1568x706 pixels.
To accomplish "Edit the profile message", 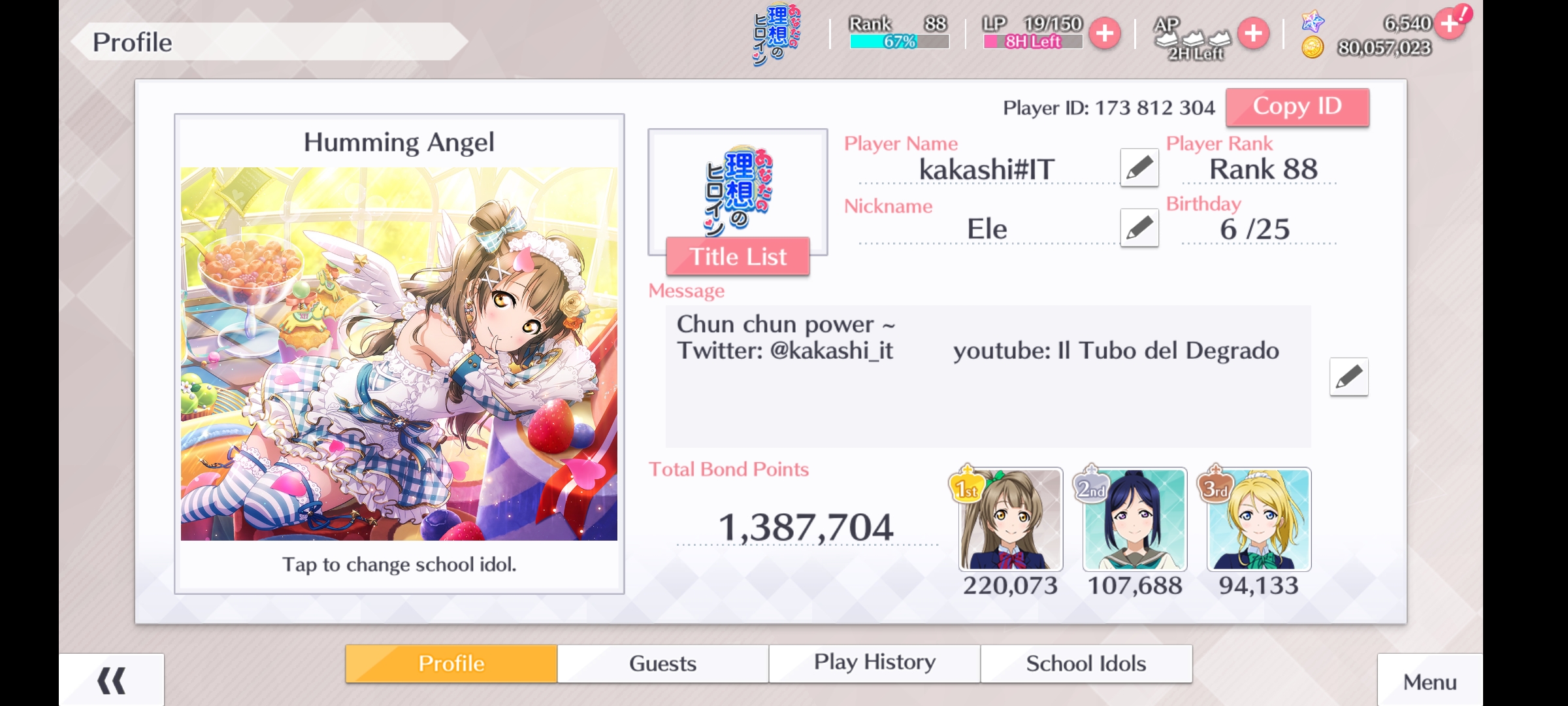I will (1348, 377).
